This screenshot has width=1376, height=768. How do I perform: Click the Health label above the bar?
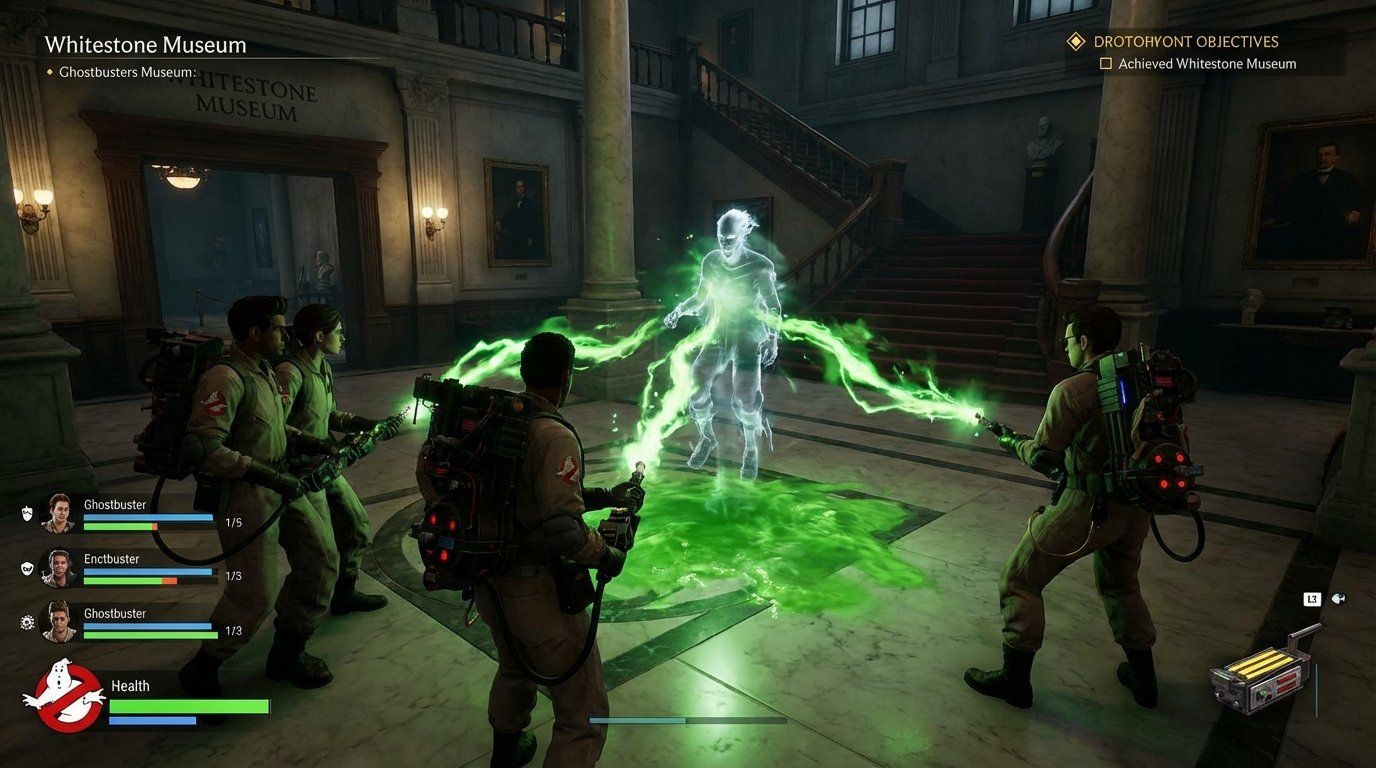[135, 686]
